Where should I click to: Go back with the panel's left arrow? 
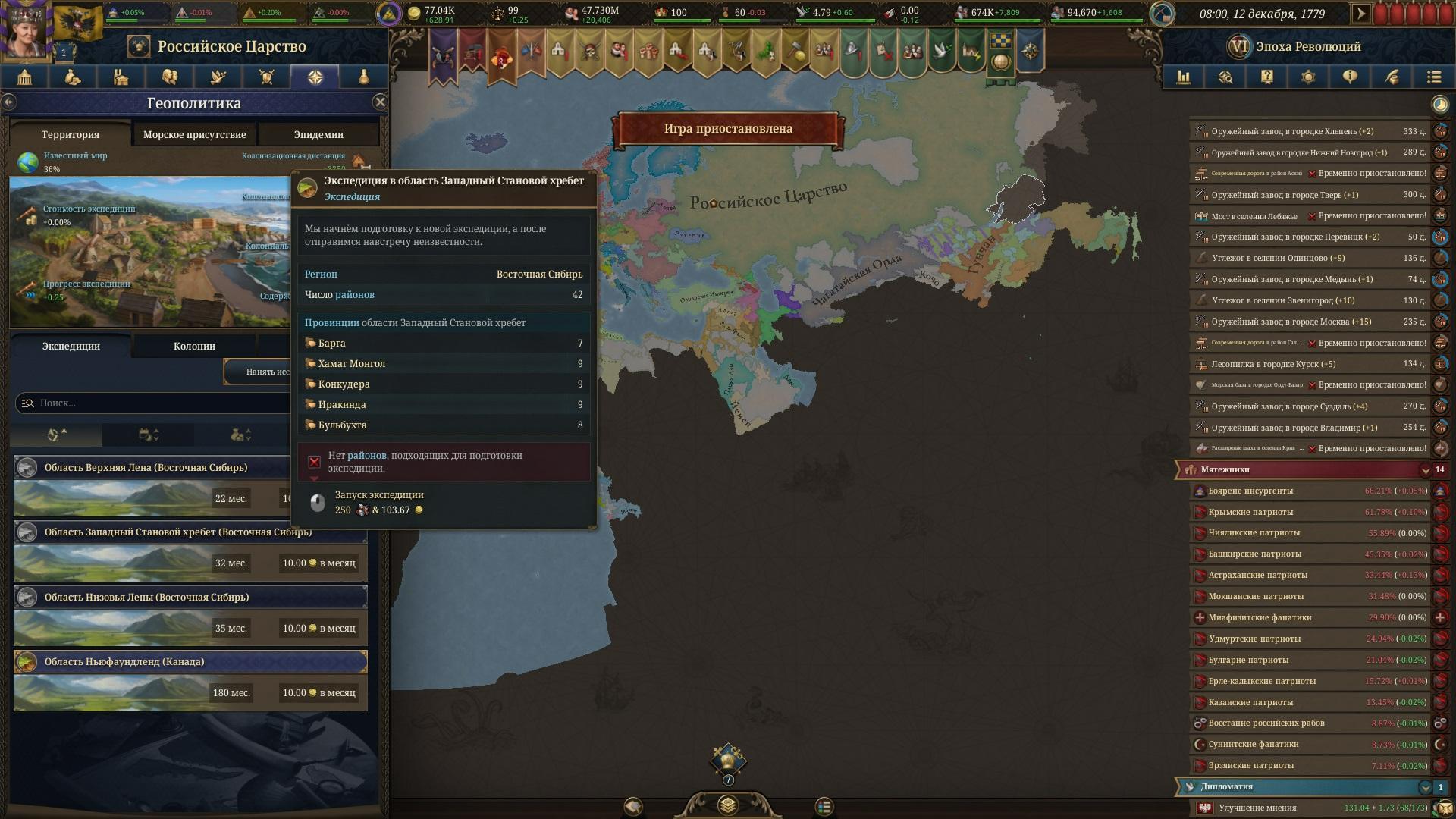coord(9,102)
